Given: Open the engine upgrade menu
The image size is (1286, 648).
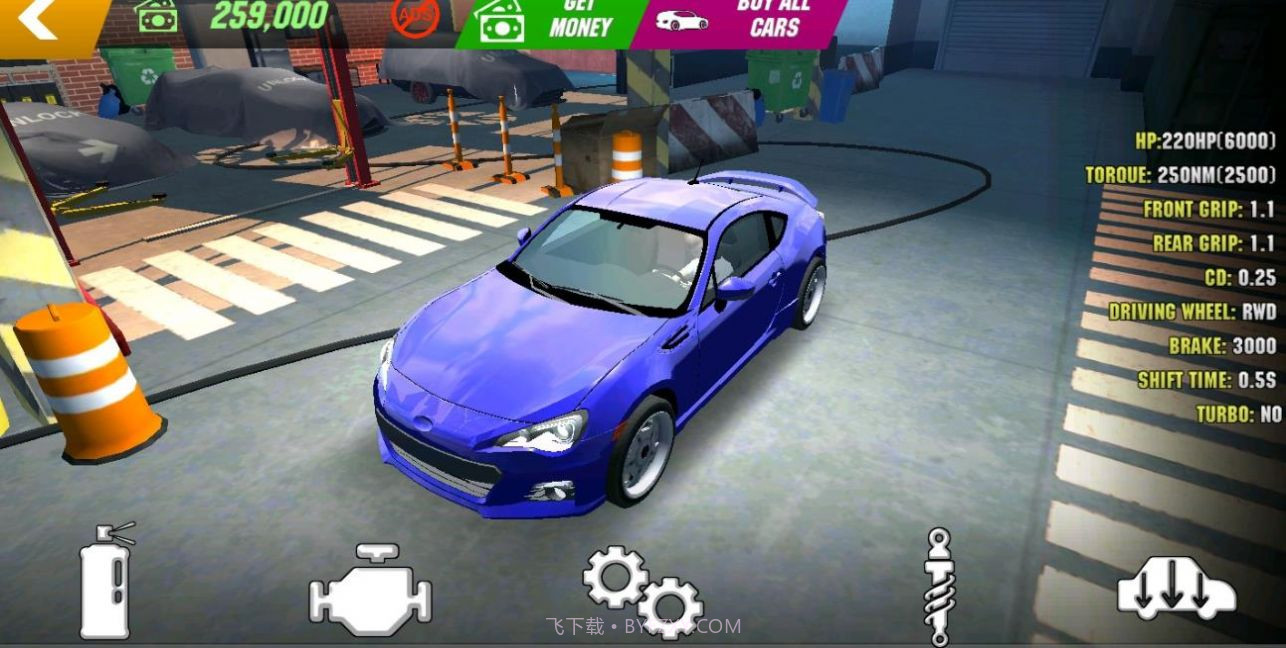Looking at the screenshot, I should coord(370,590).
